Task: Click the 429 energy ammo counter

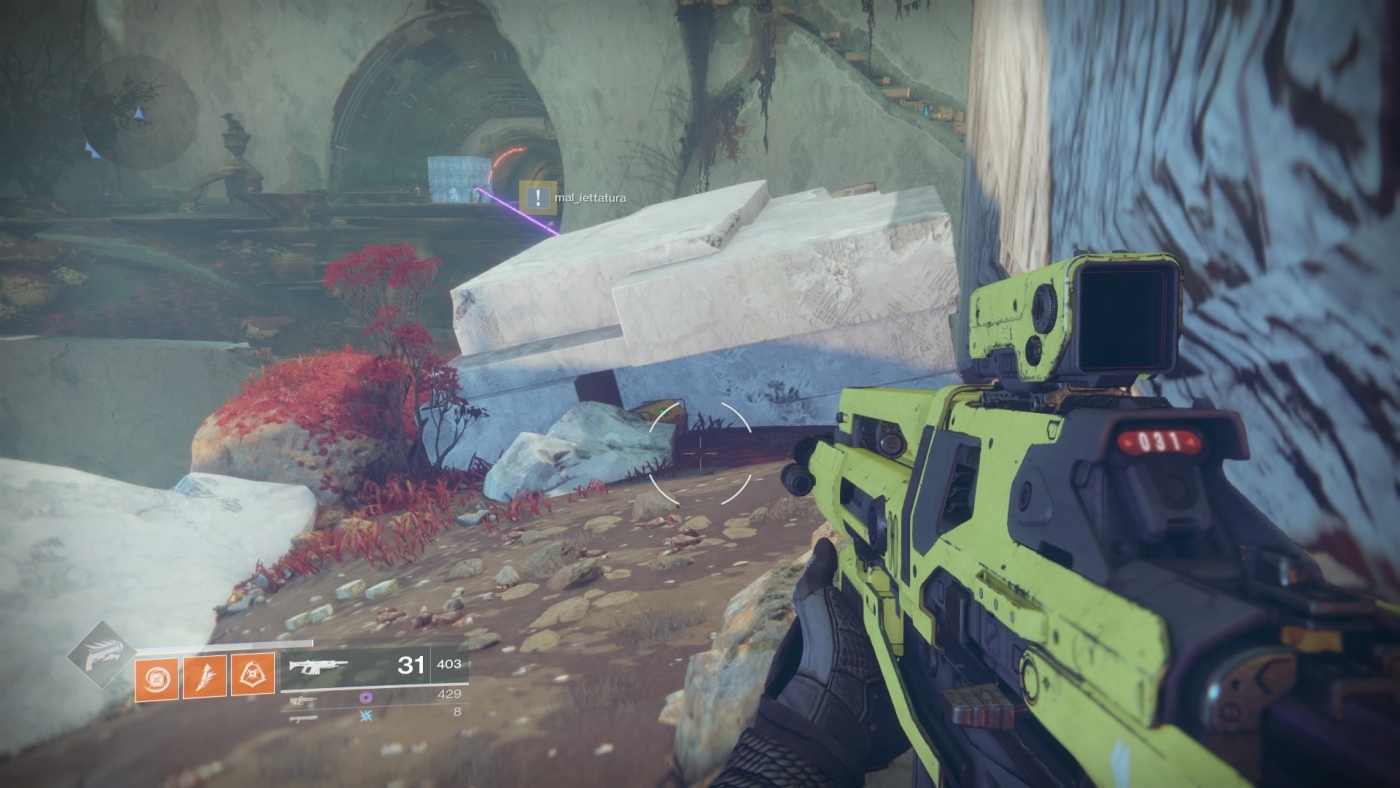Action: point(450,694)
